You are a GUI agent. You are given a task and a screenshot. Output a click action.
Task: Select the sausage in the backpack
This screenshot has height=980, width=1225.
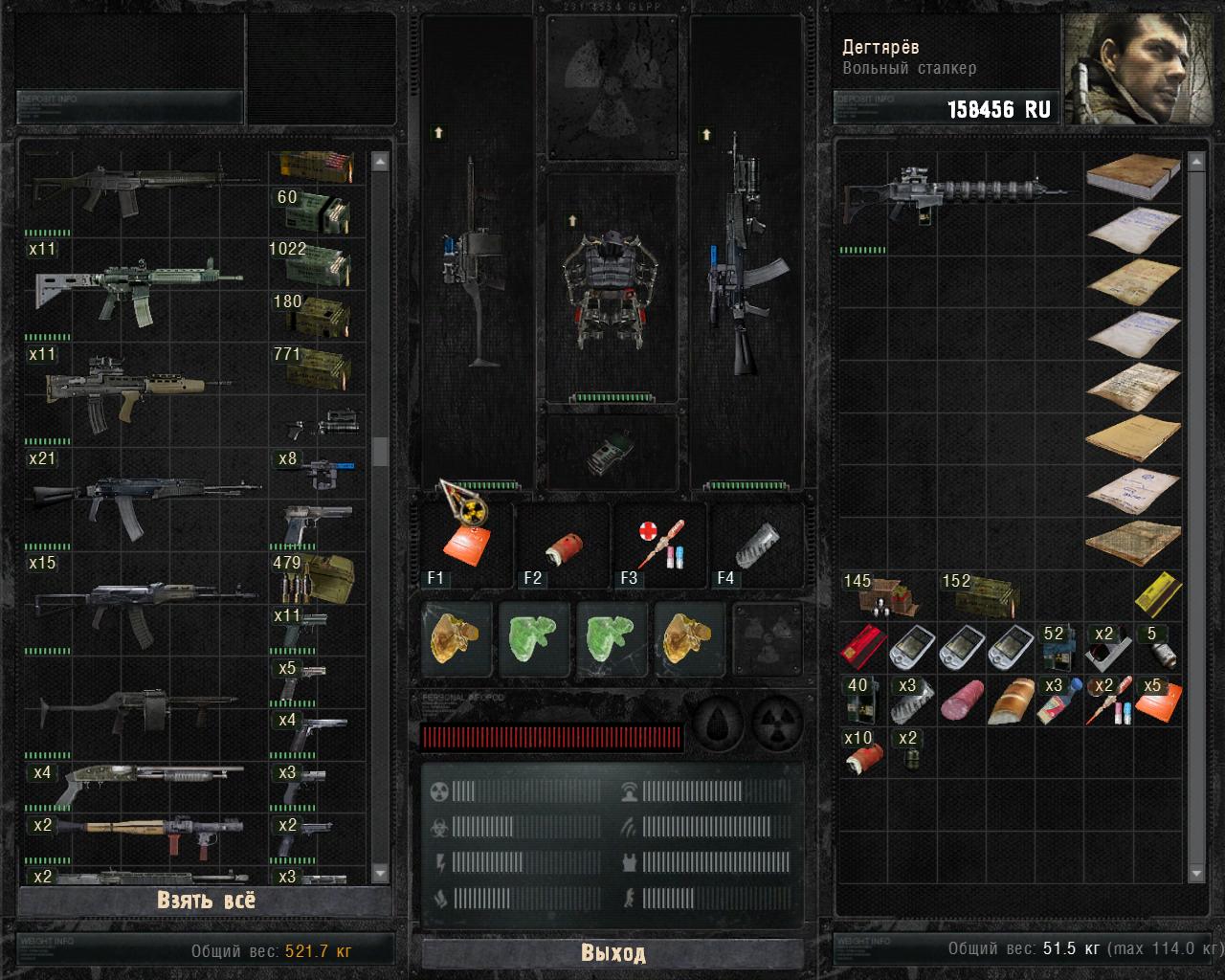[x=962, y=702]
